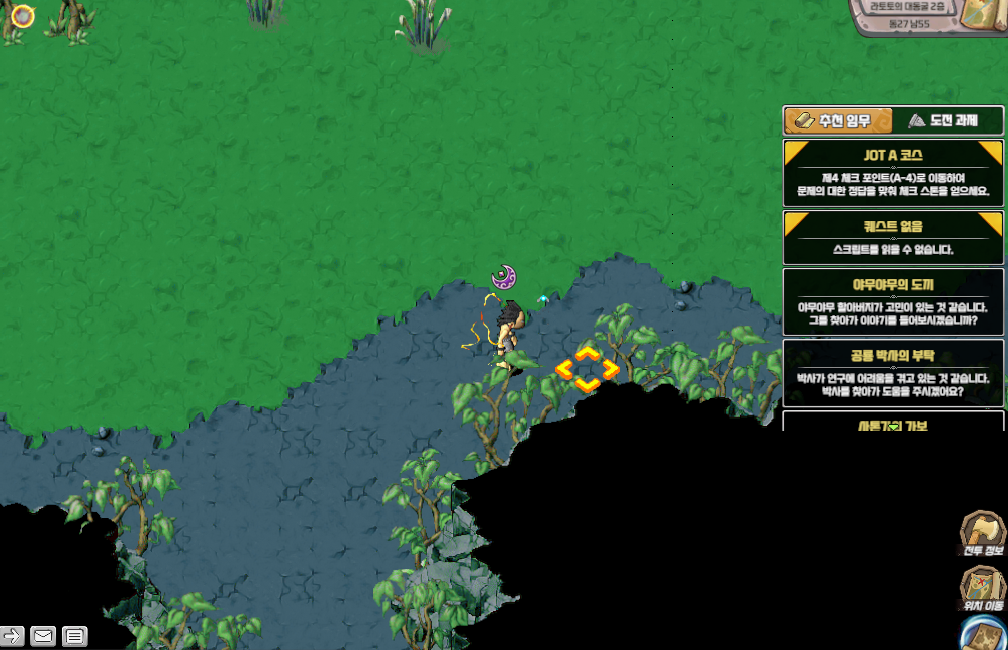Switch to the 도전 과제 tab

[946, 121]
